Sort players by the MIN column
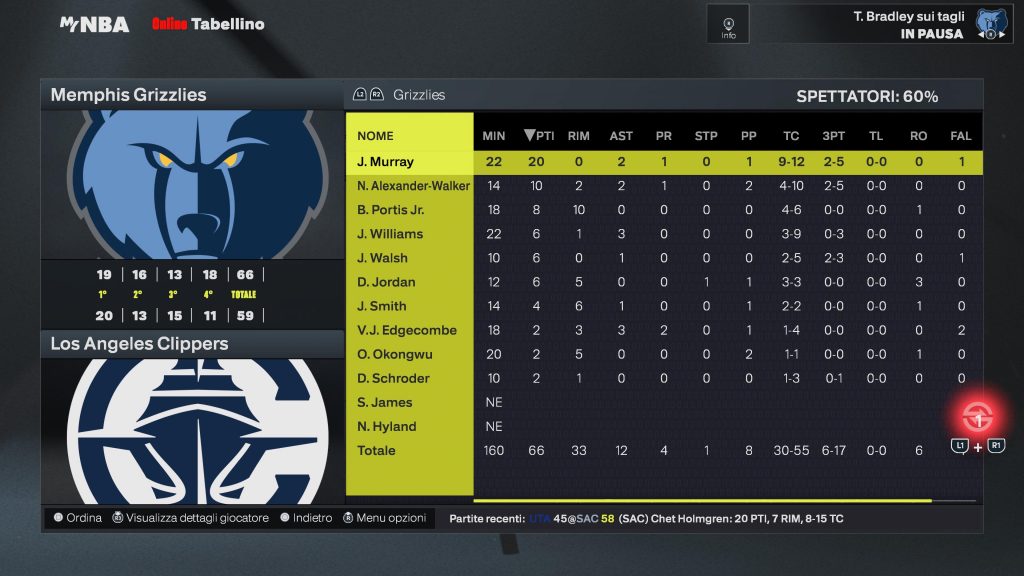 click(493, 136)
